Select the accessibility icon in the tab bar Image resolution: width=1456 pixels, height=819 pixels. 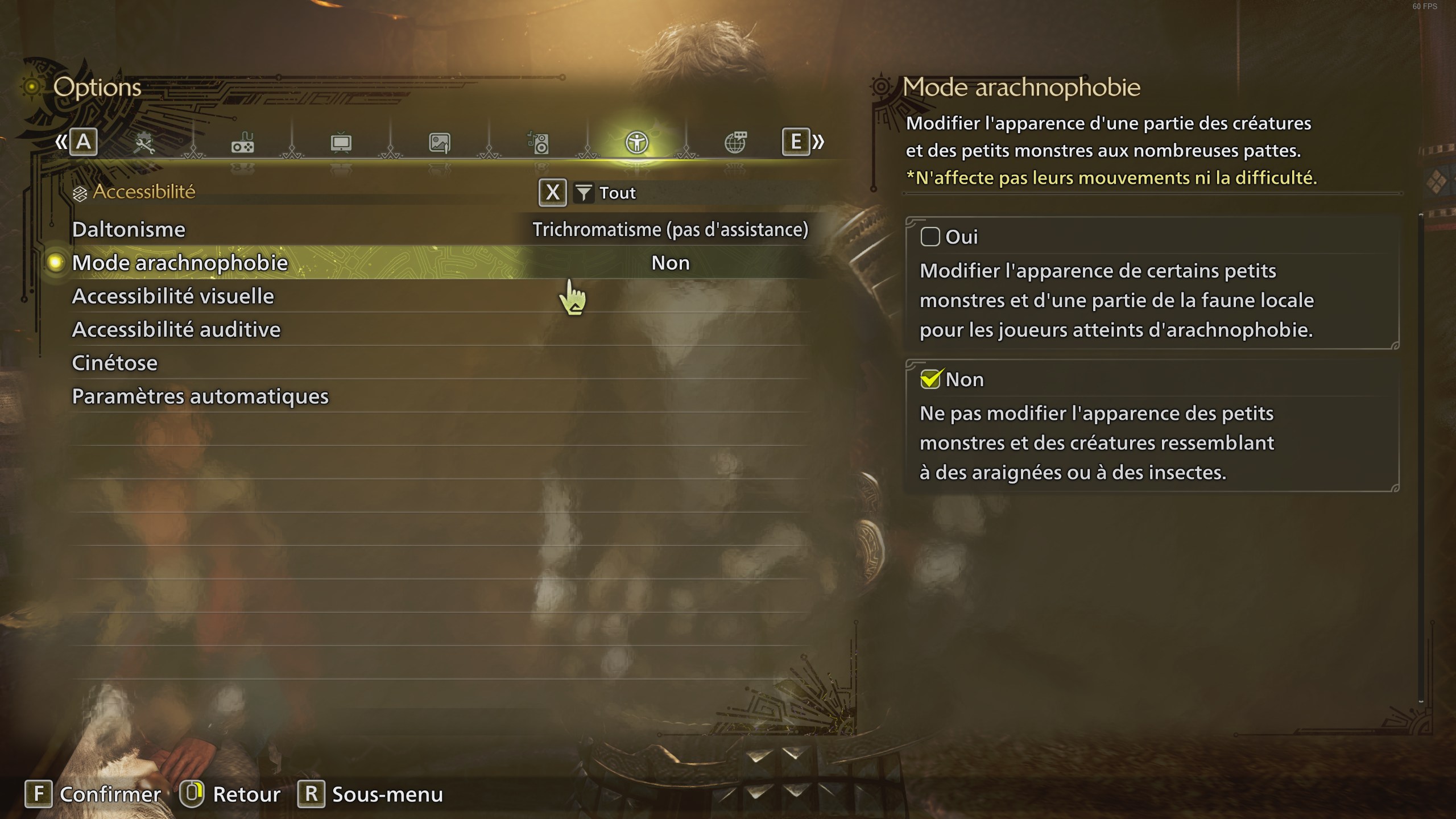click(637, 143)
